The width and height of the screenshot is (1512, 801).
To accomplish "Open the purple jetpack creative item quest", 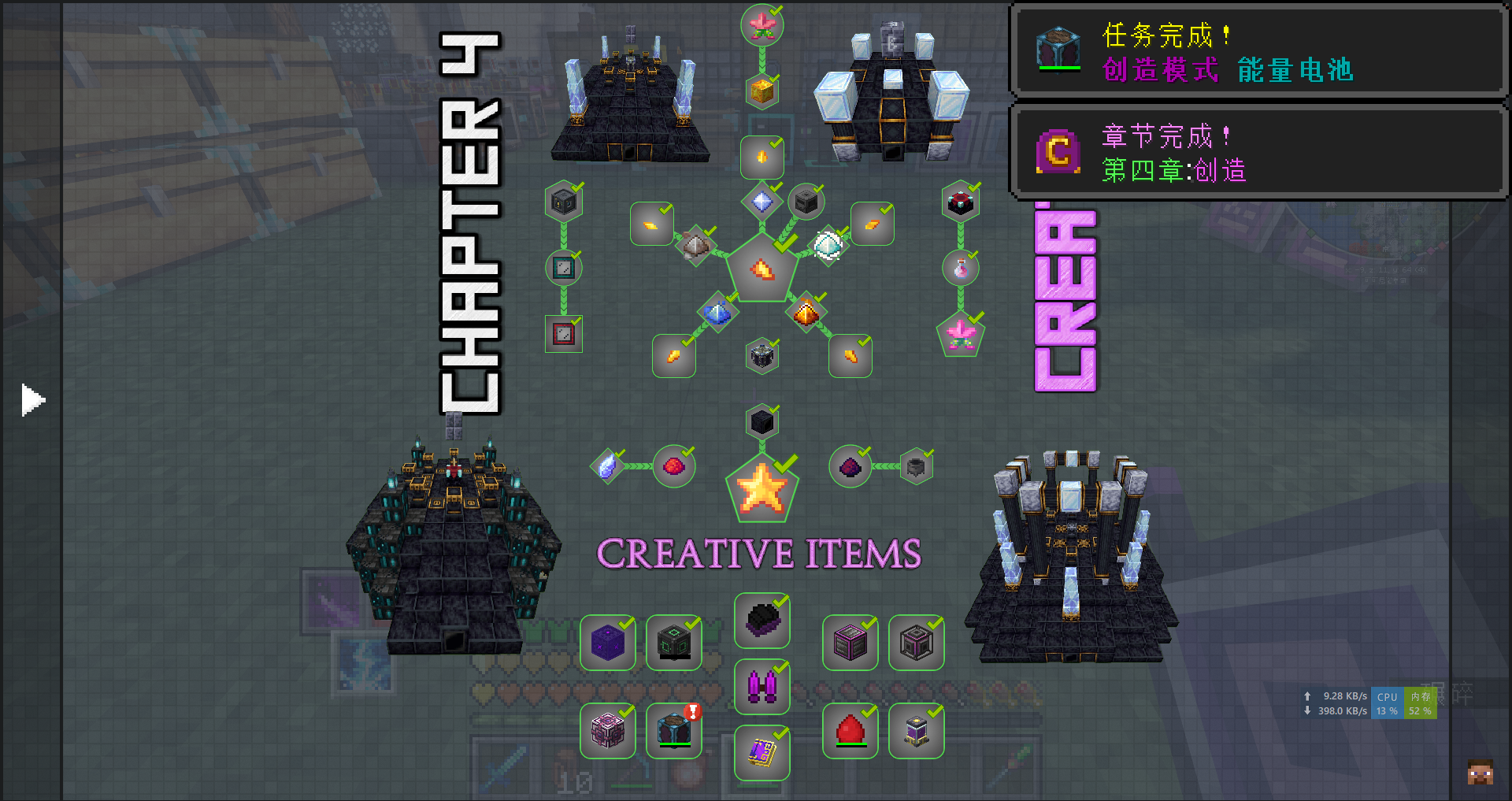I will [762, 687].
